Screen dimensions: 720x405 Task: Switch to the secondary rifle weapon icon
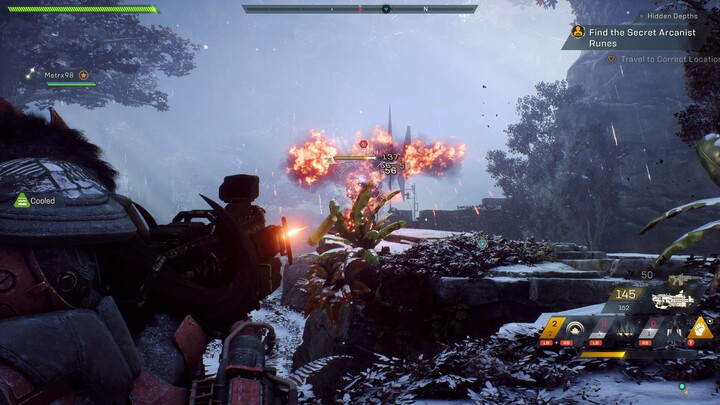click(685, 278)
